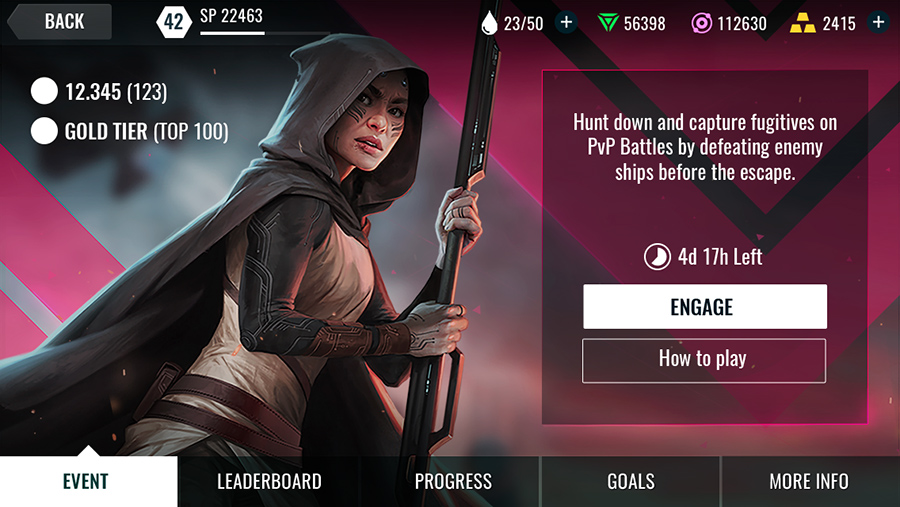Switch to the Leaderboard tab
900x507 pixels.
pos(269,481)
